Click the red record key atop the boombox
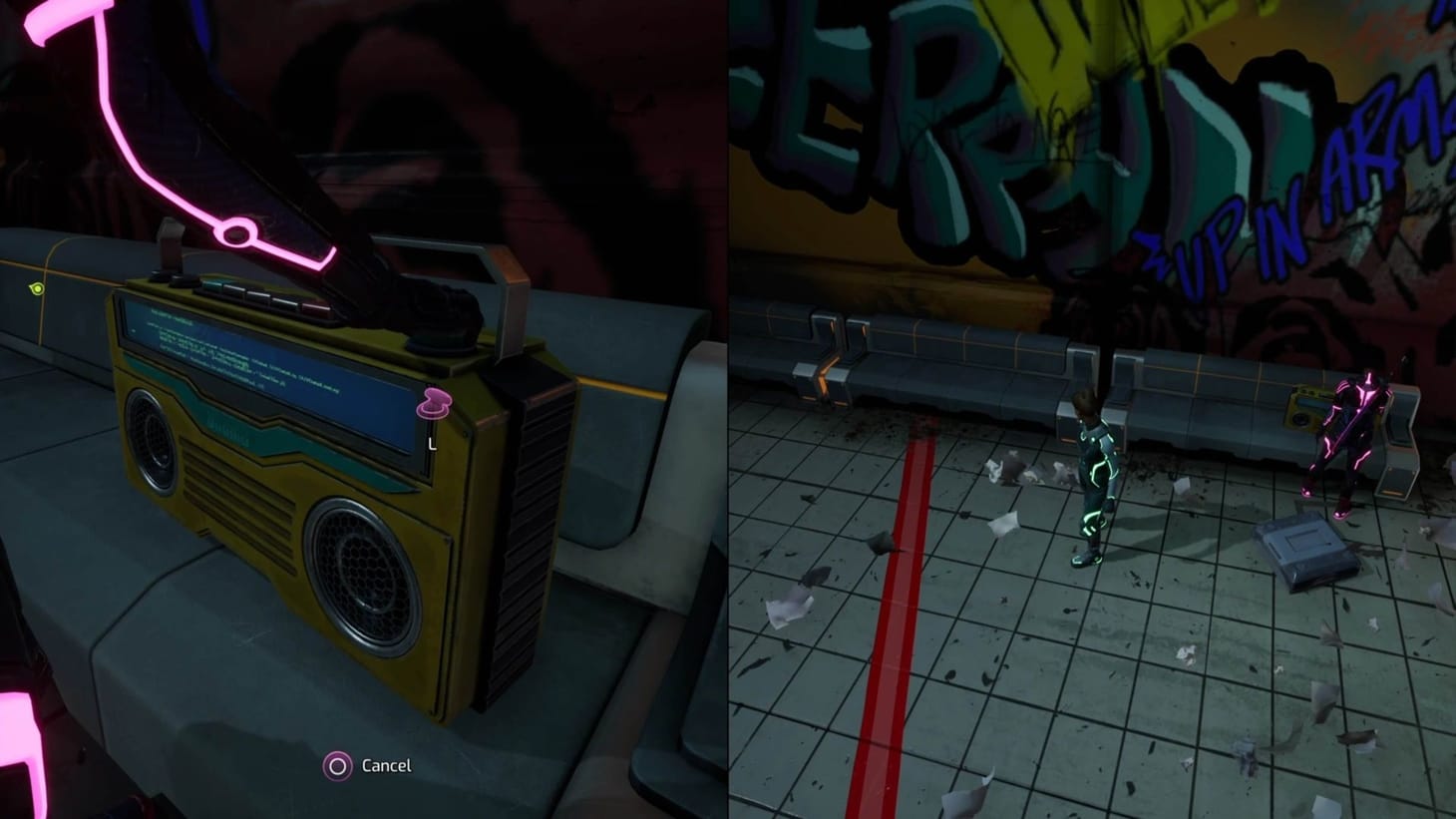Viewport: 1456px width, 819px height. pos(316,306)
